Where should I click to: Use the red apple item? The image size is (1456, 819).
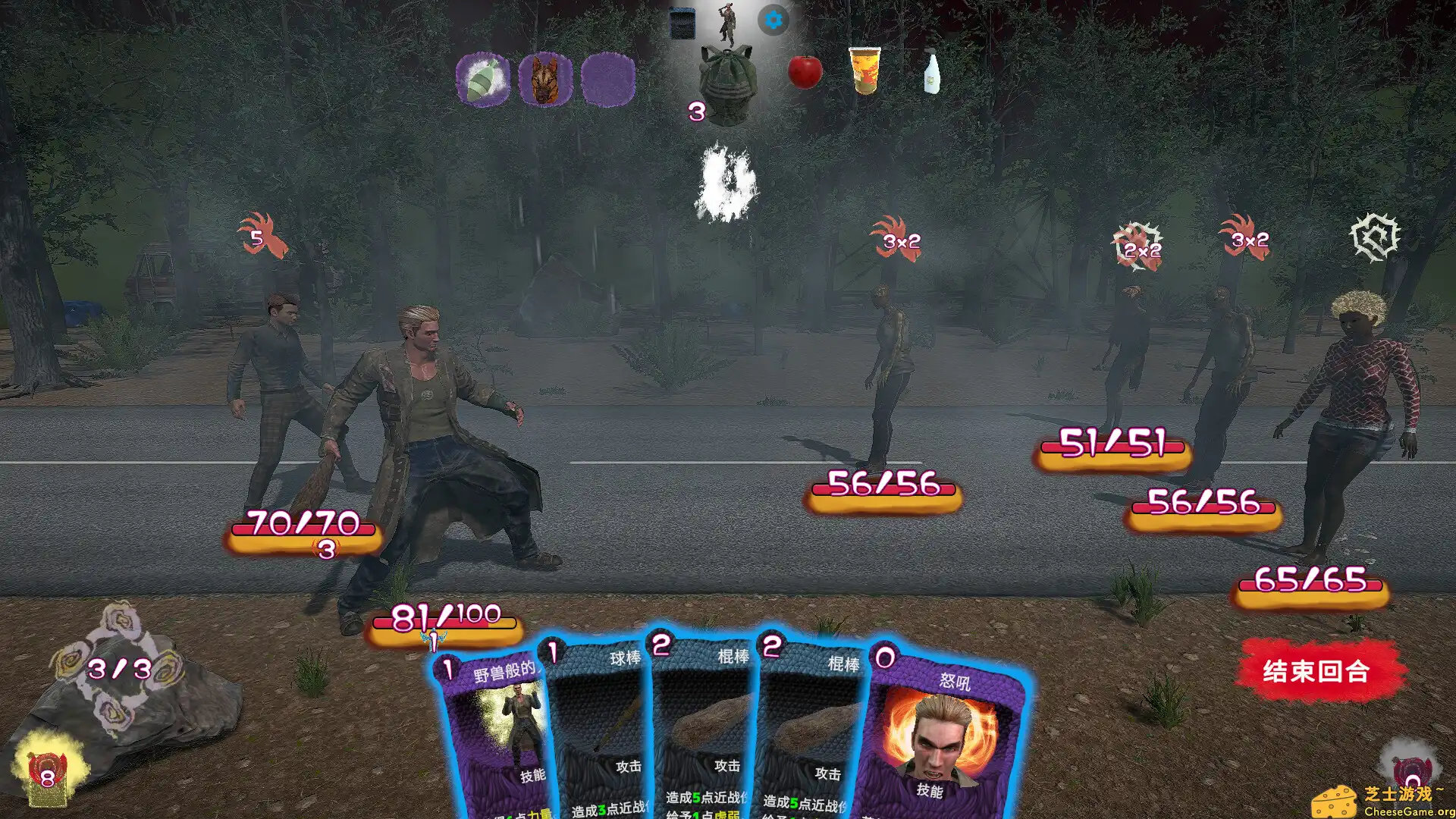coord(805,72)
